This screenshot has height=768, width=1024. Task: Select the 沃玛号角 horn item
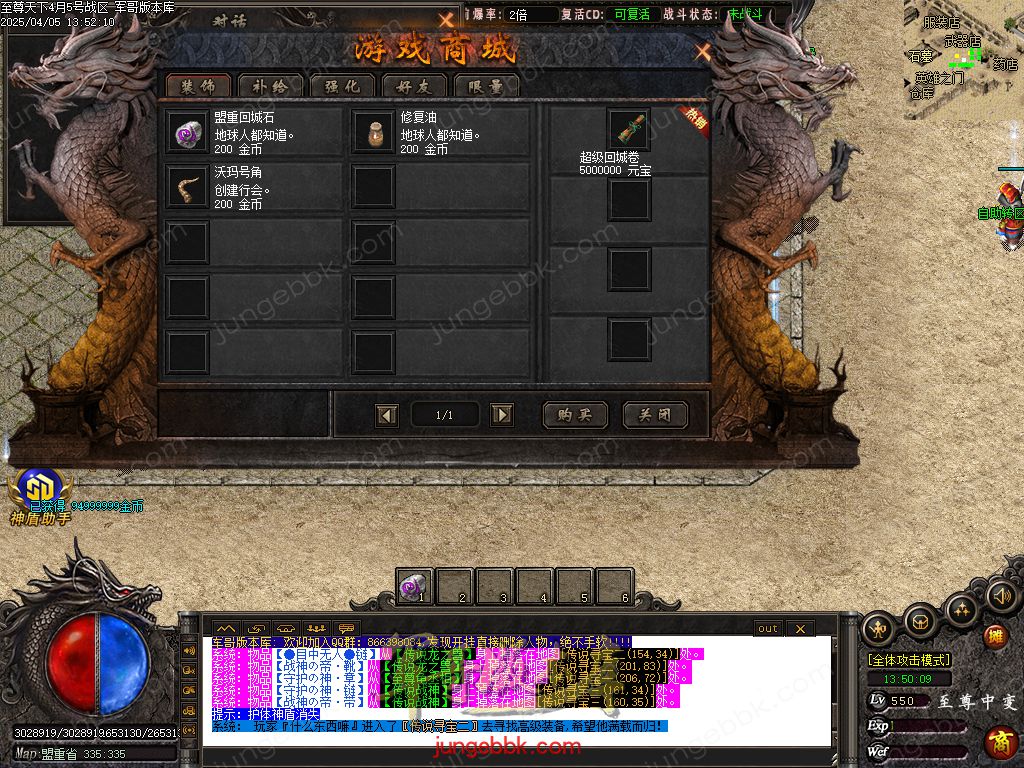coord(186,187)
